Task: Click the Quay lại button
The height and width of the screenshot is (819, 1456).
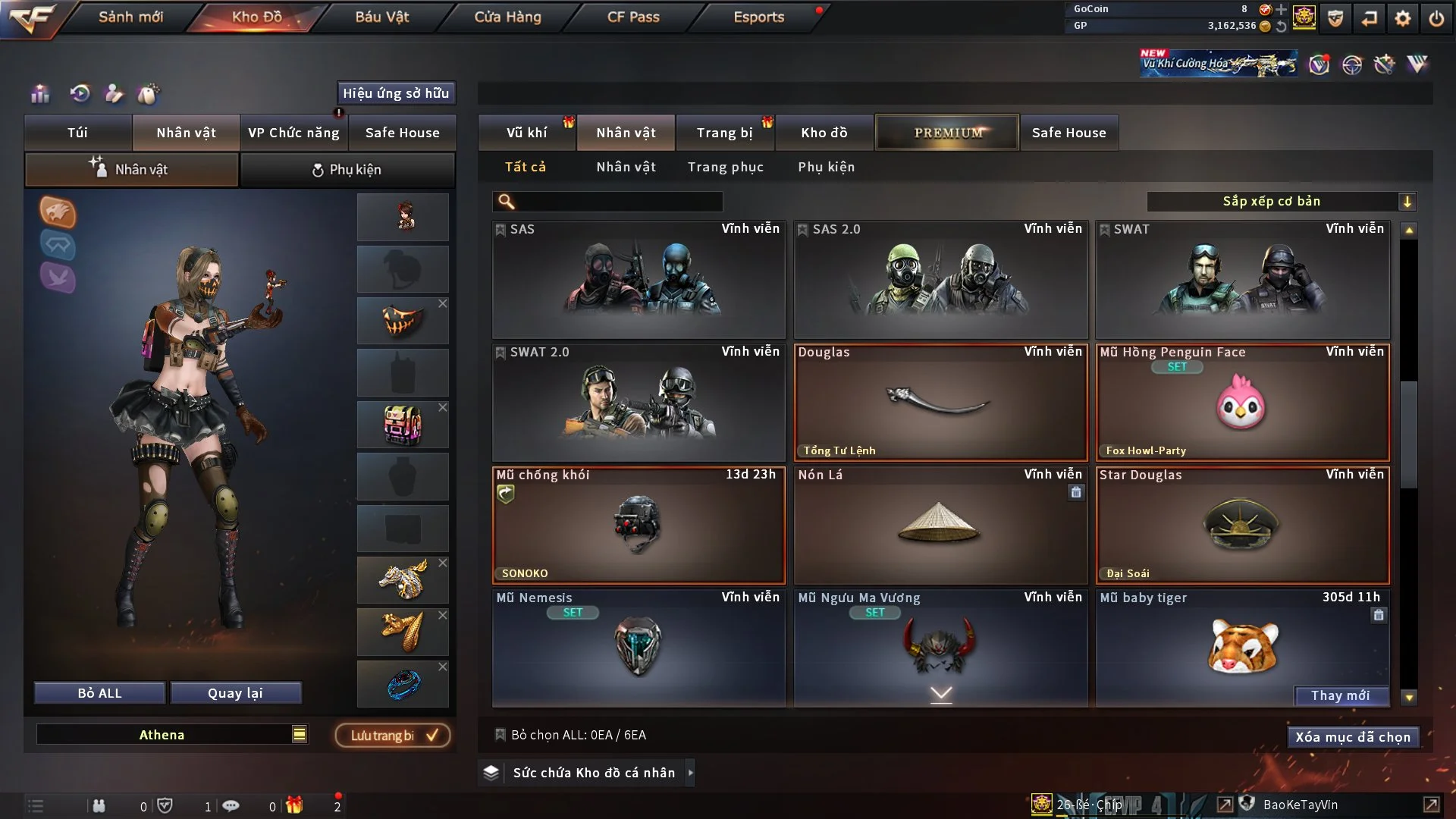Action: click(x=235, y=693)
